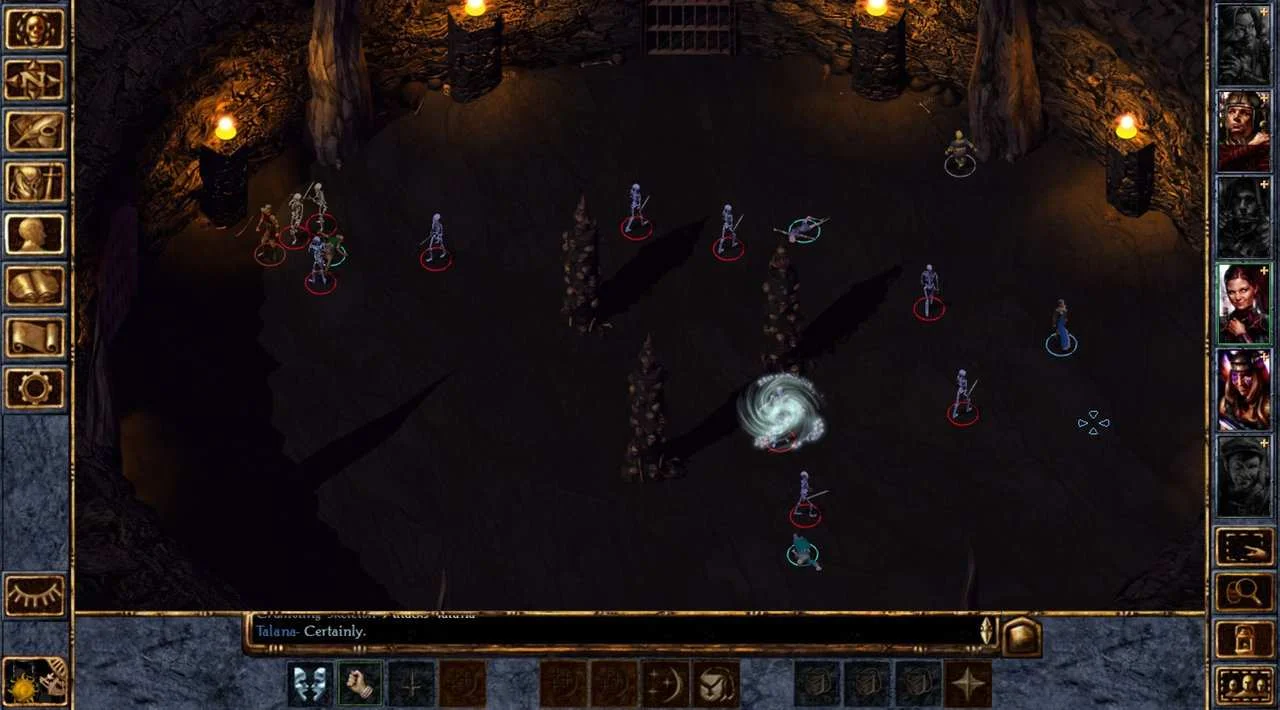This screenshot has height=710, width=1280.
Task: Open the mage spellbook
Action: [x=35, y=286]
